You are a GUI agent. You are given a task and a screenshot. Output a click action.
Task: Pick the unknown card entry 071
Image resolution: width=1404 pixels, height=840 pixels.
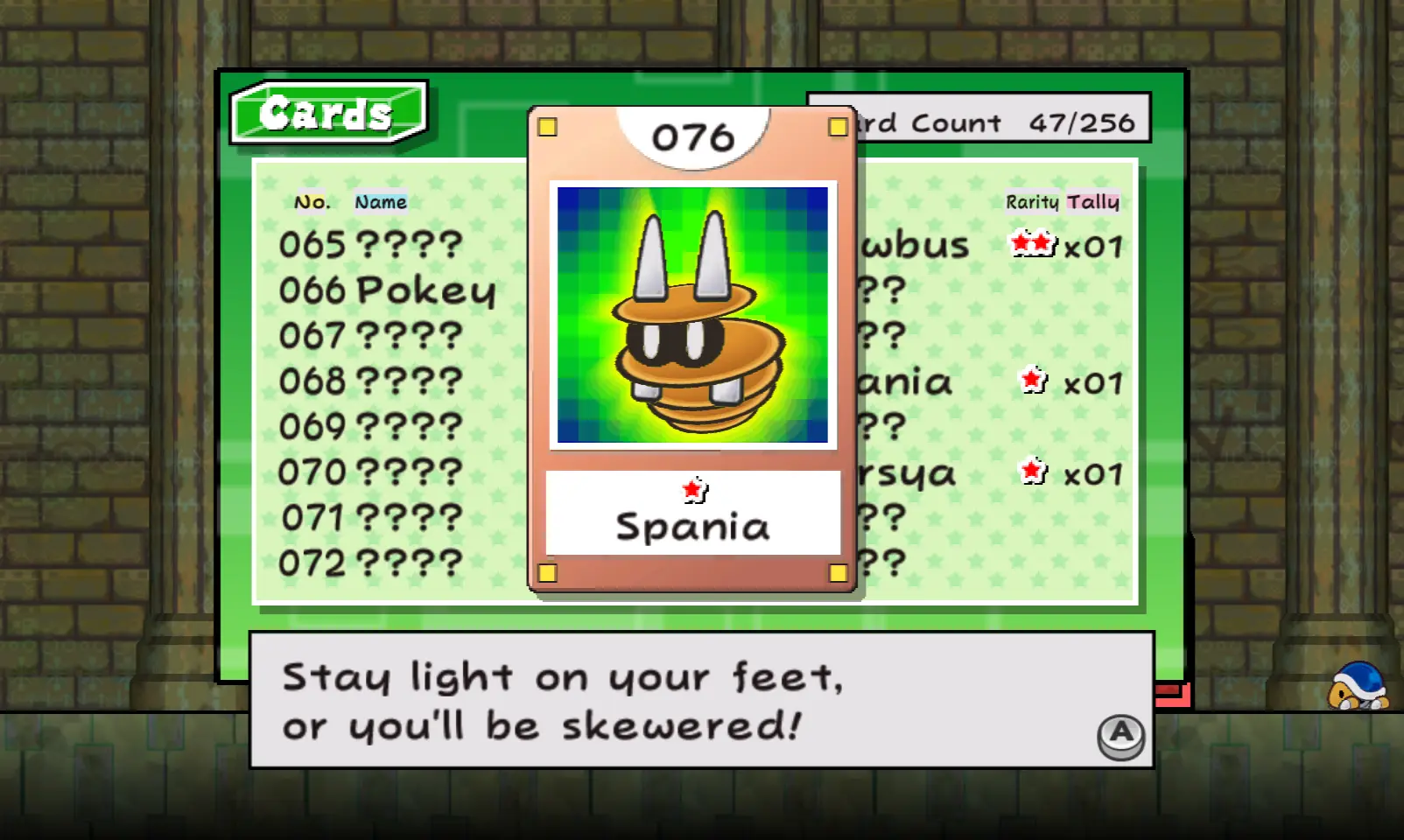370,518
